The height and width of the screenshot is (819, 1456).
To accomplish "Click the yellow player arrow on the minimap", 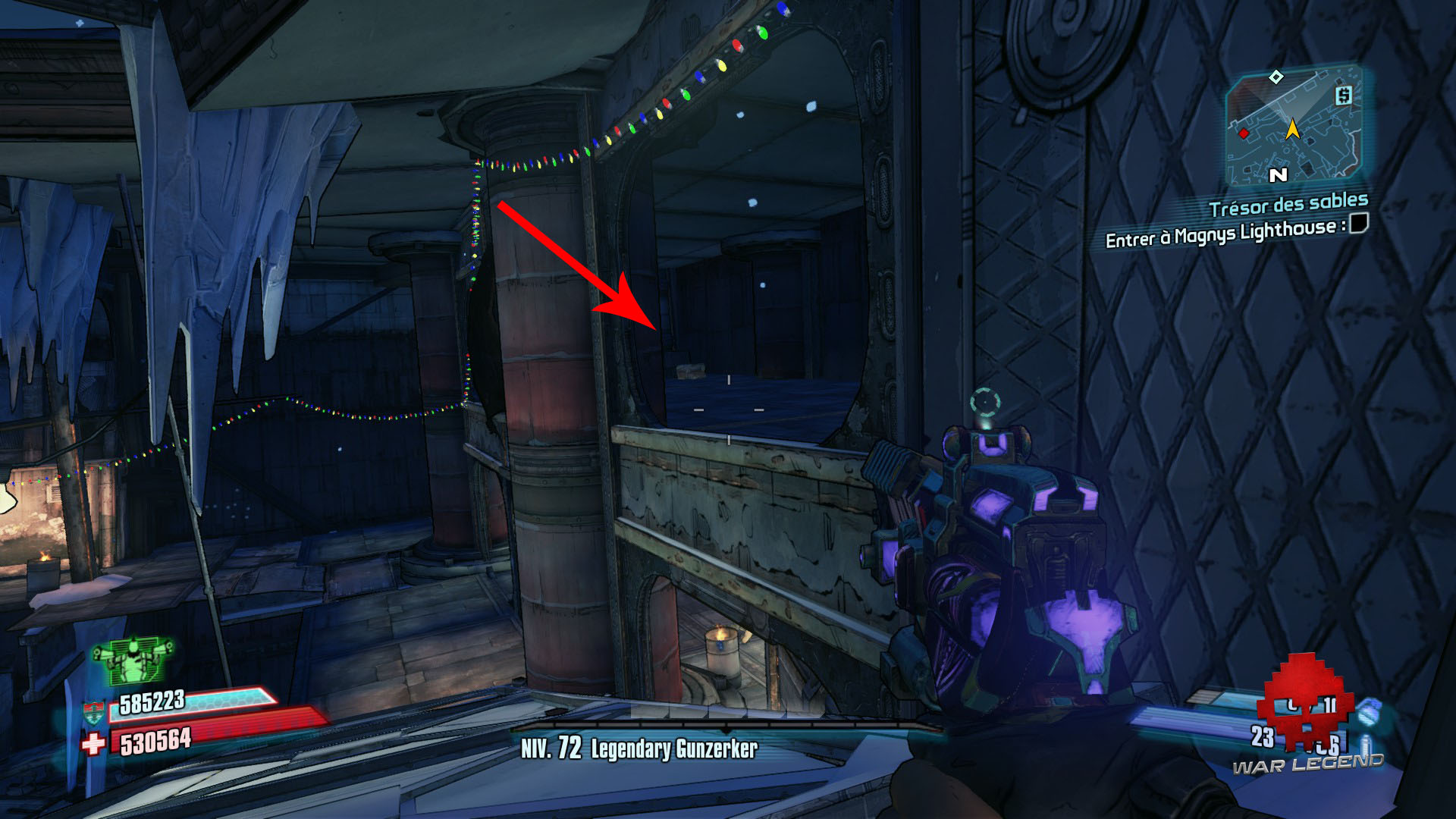I will point(1294,130).
